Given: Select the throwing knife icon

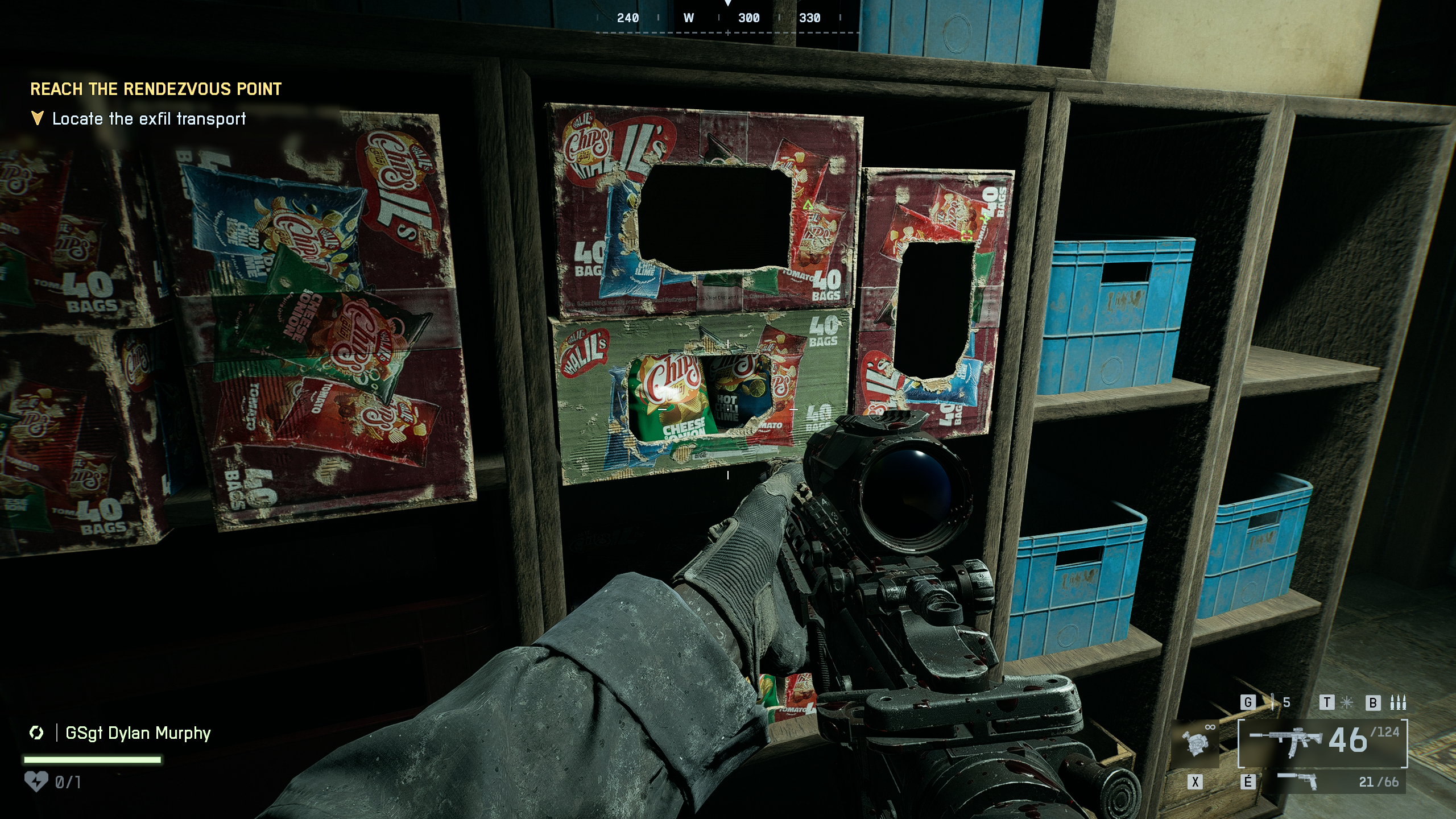Looking at the screenshot, I should [x=1273, y=702].
